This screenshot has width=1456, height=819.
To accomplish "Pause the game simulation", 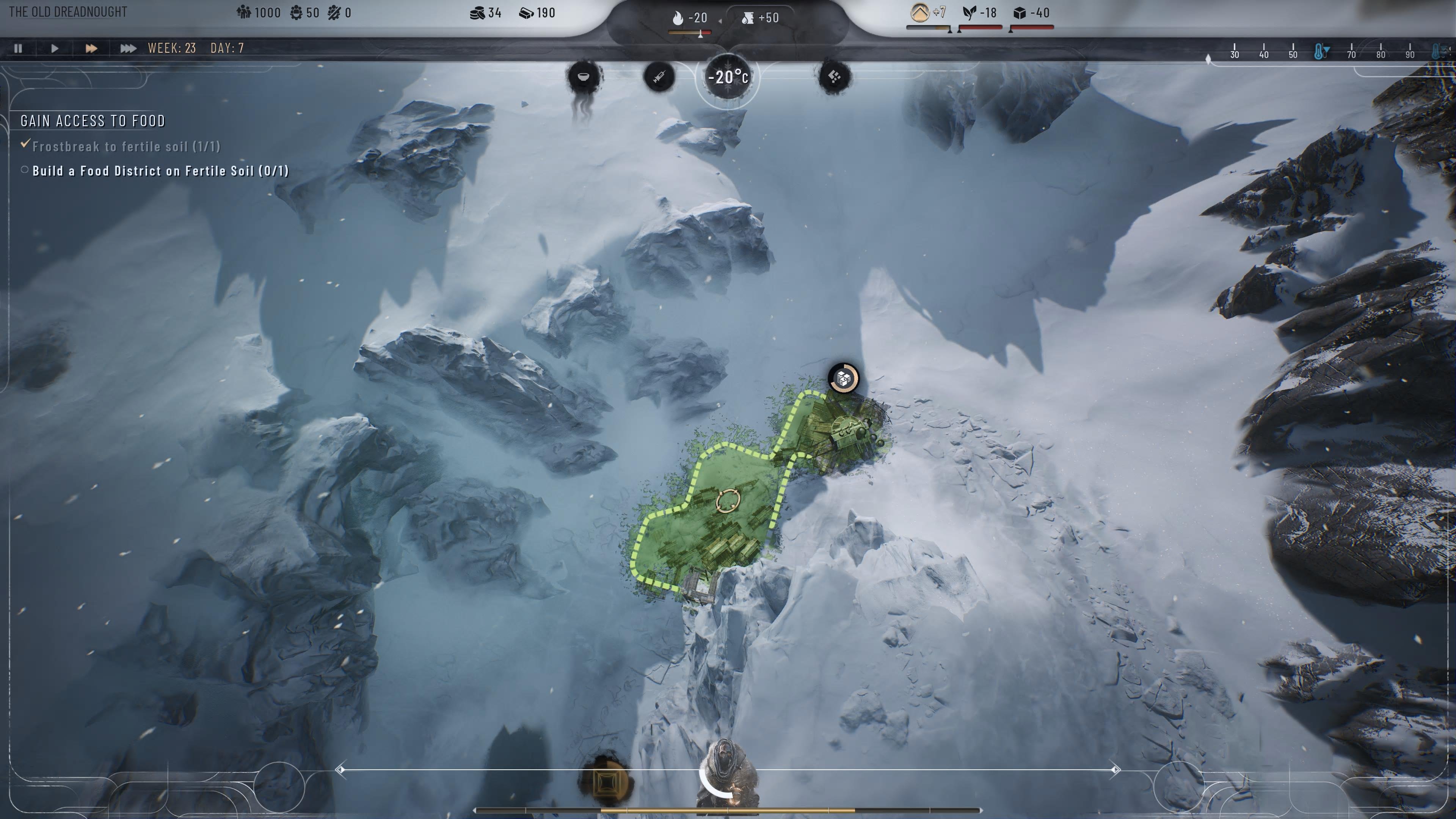I will (17, 49).
